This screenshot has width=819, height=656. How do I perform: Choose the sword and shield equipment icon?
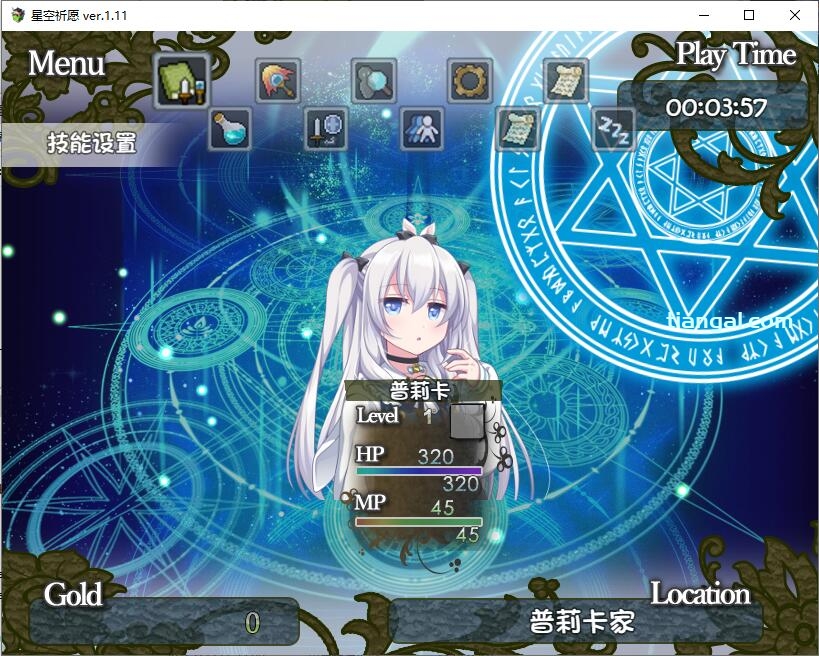[326, 129]
